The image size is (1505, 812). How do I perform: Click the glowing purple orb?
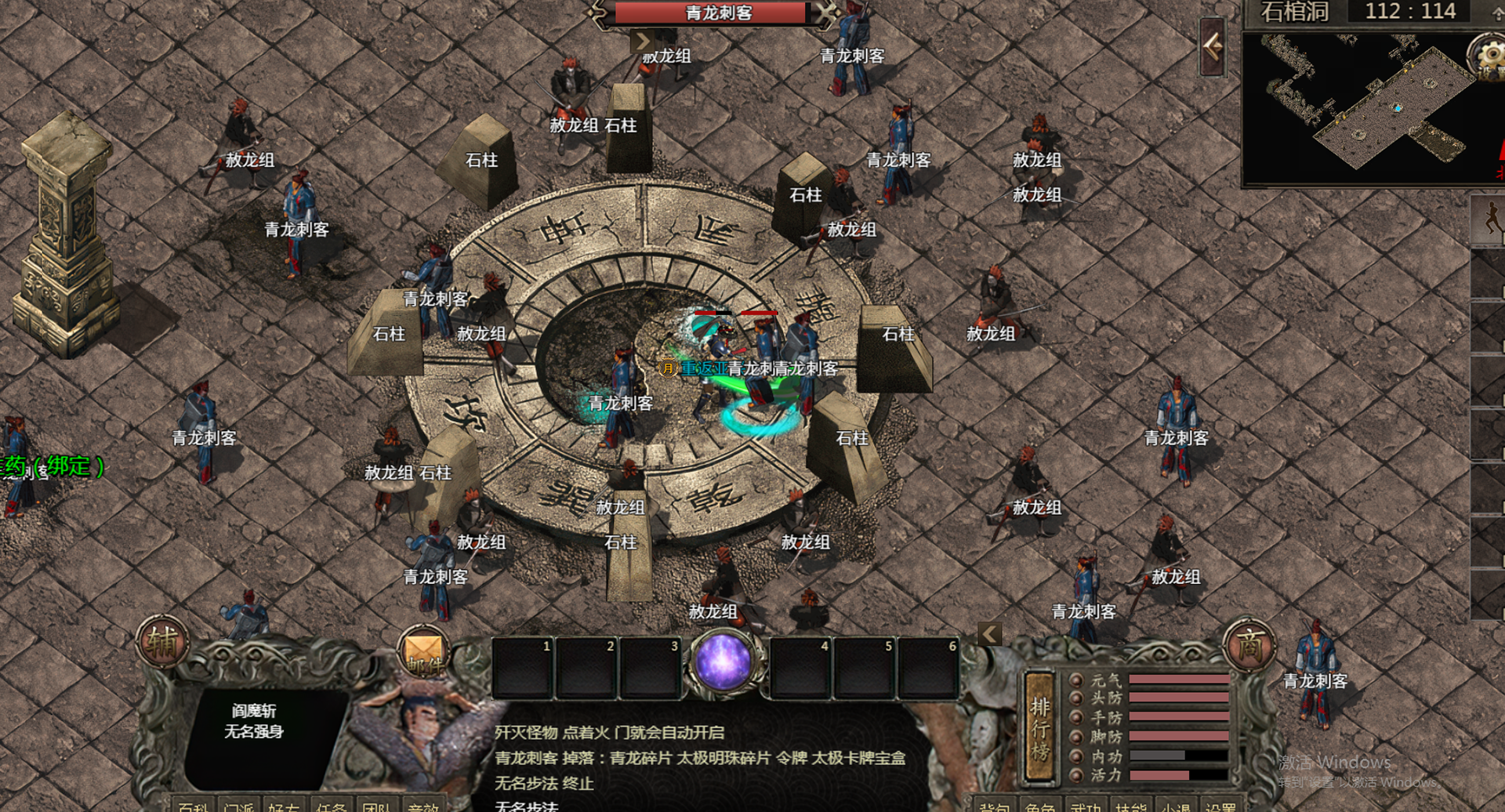pos(723,661)
